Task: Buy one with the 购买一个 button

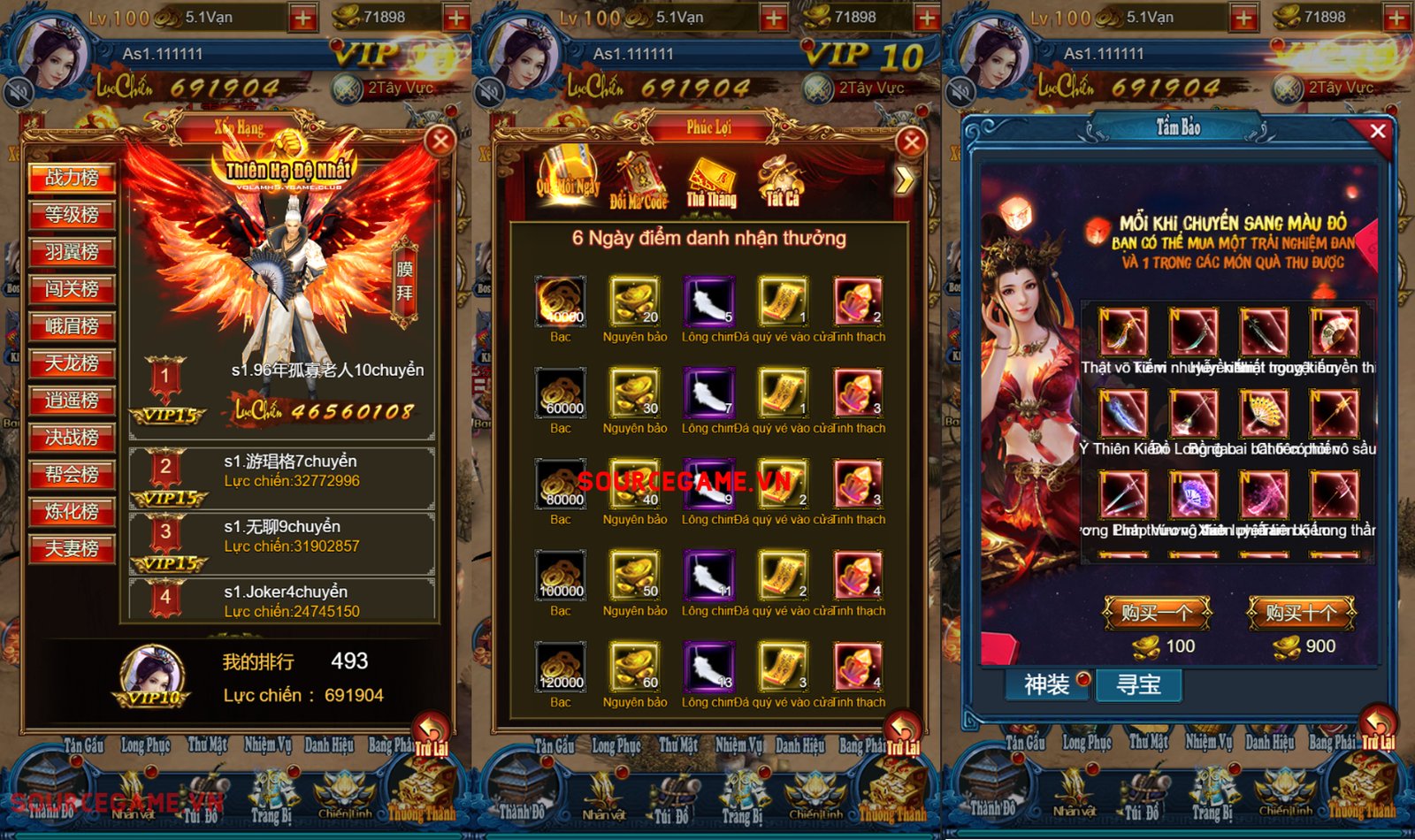Action: pos(1156,612)
